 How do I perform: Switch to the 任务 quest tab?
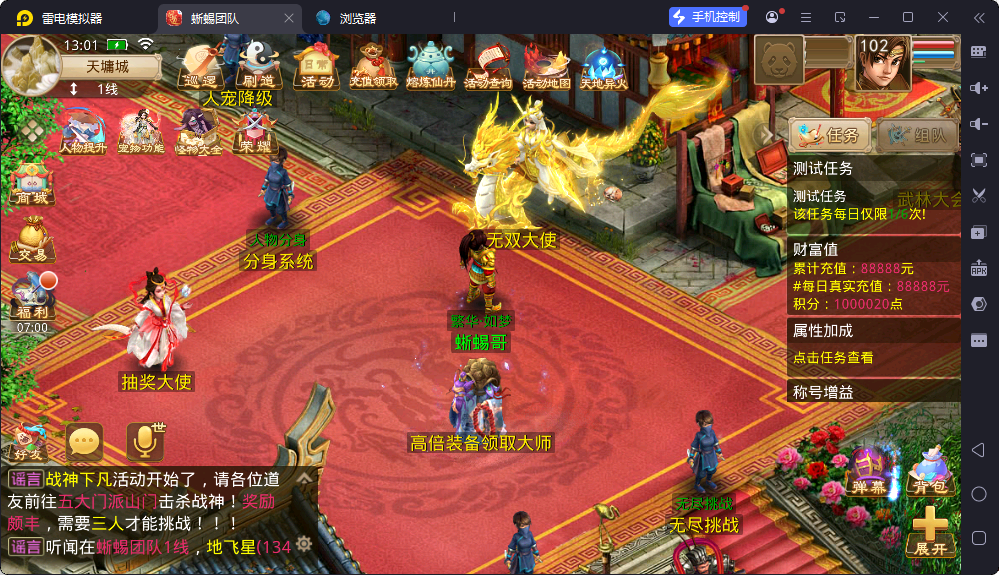[827, 136]
